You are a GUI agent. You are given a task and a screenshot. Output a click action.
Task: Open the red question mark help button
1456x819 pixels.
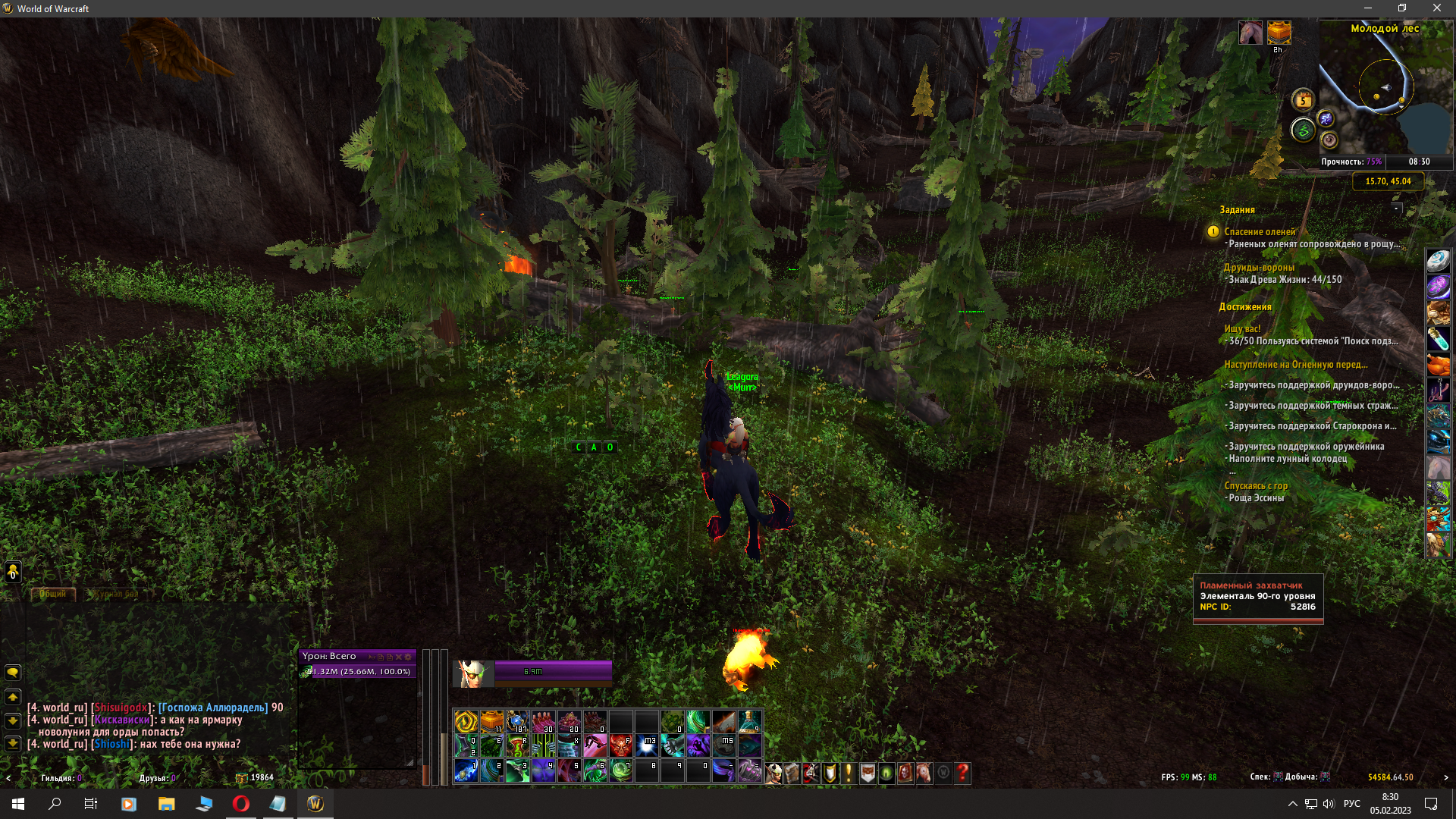(962, 773)
